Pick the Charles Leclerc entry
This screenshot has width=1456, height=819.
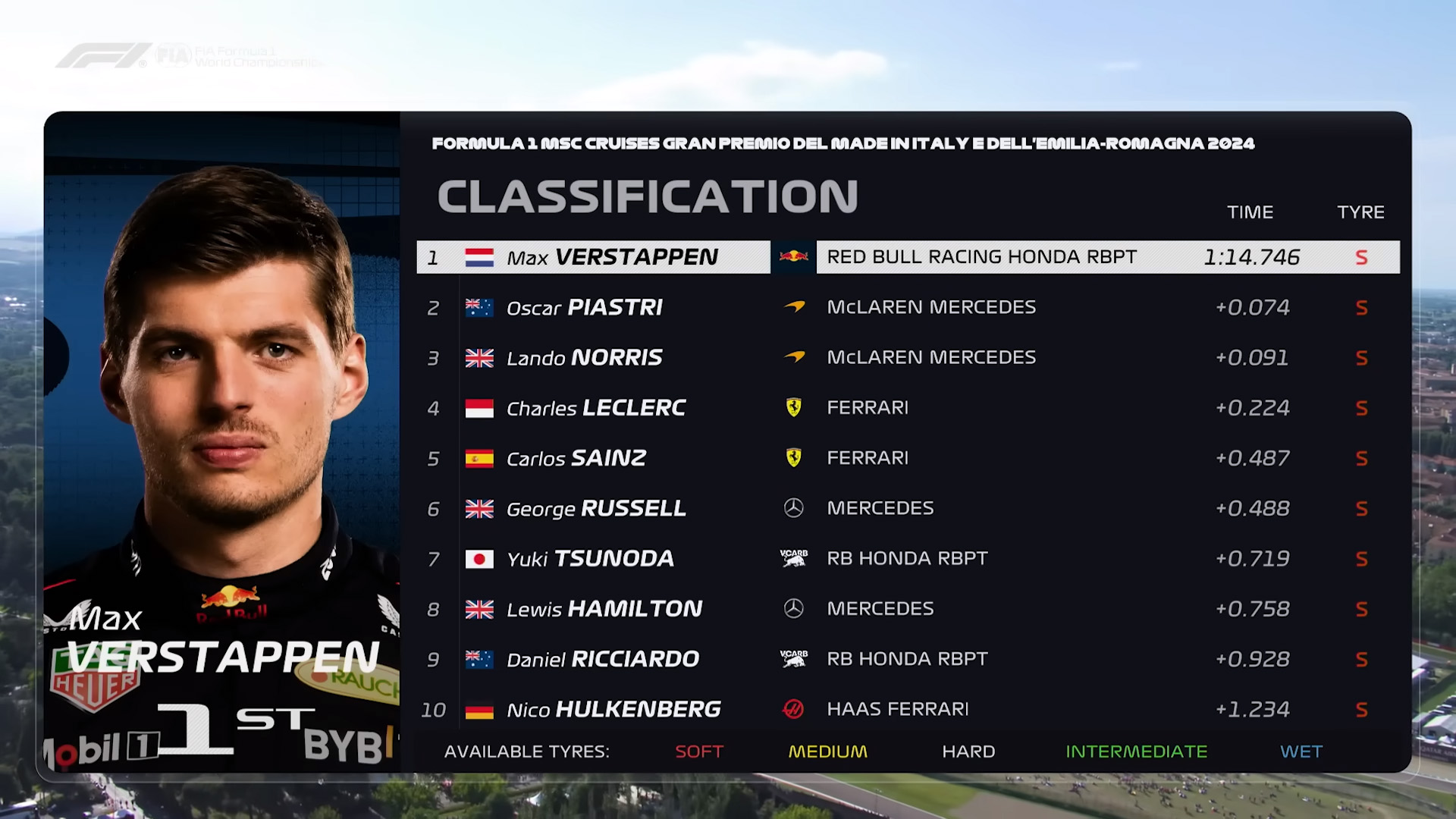[x=596, y=408]
